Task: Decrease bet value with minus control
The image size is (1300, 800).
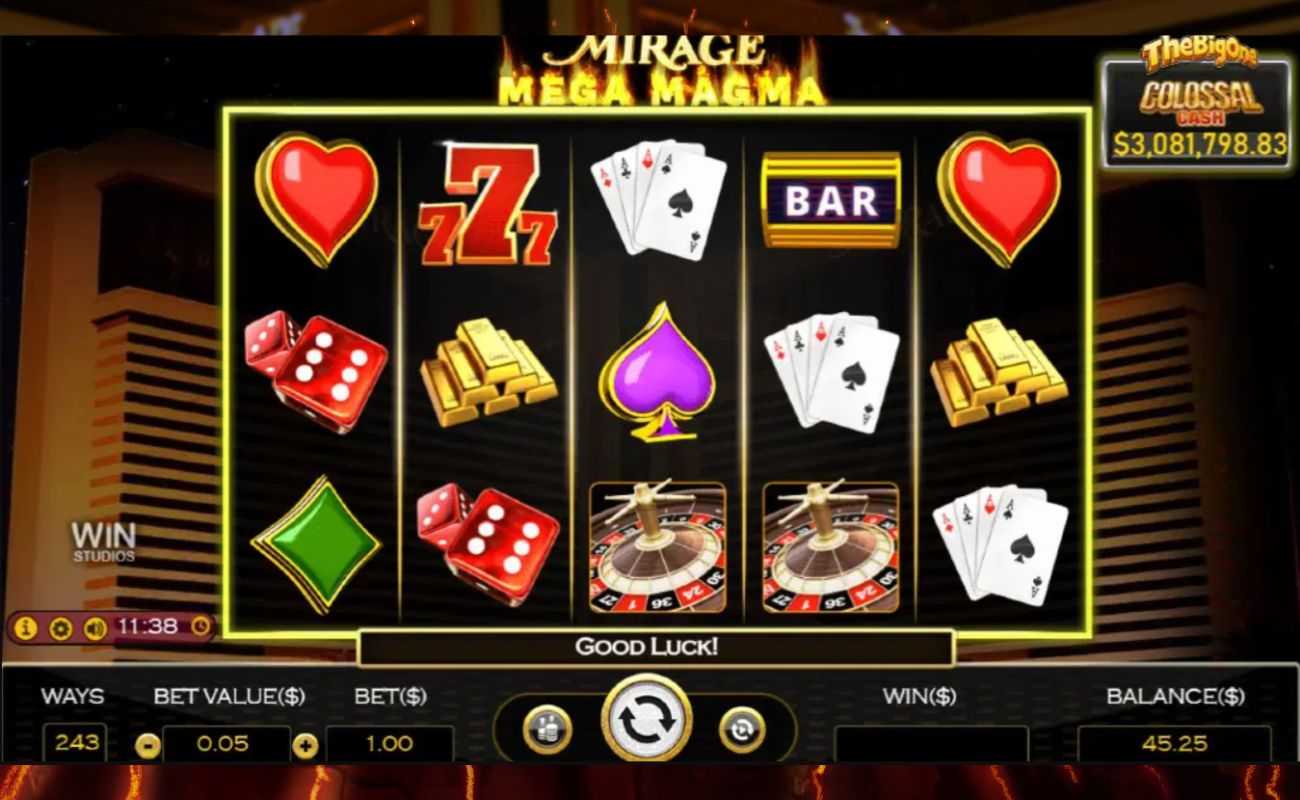Action: (148, 743)
